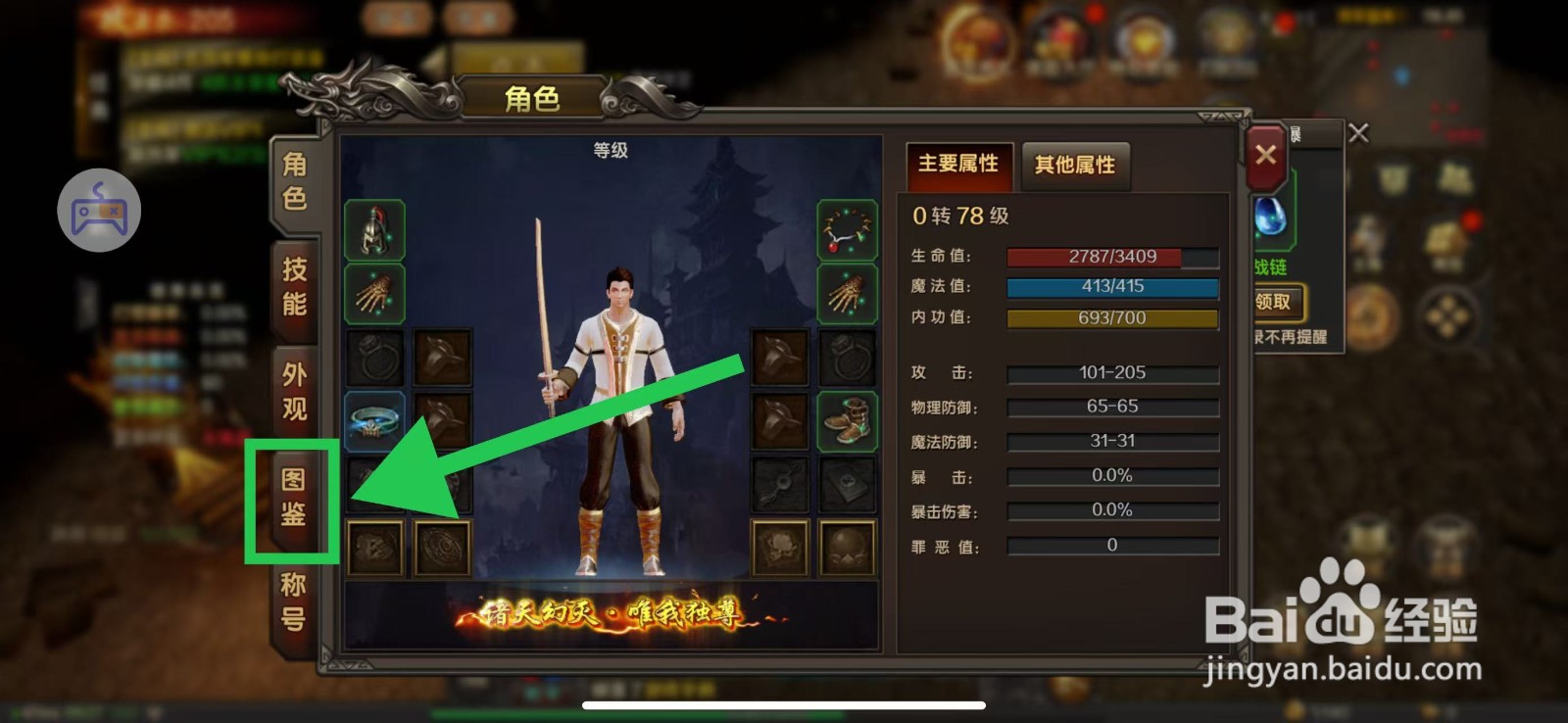
Task: Click the equipped helmet slot icon
Action: pyautogui.click(x=377, y=229)
